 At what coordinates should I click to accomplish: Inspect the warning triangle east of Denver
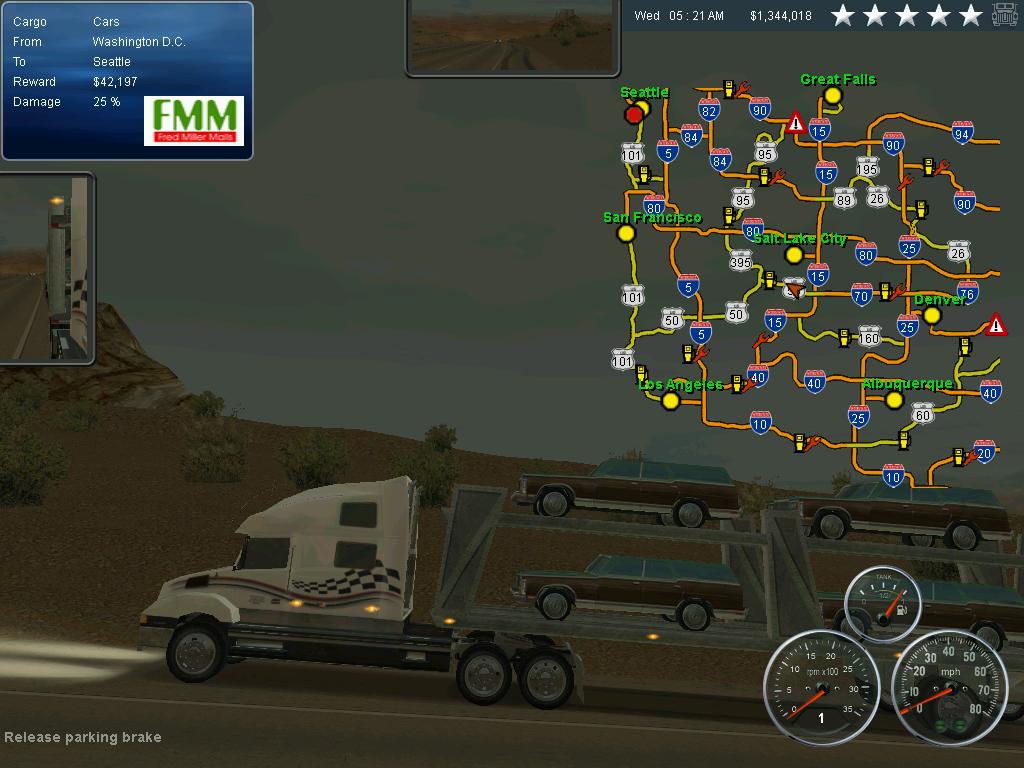(996, 325)
